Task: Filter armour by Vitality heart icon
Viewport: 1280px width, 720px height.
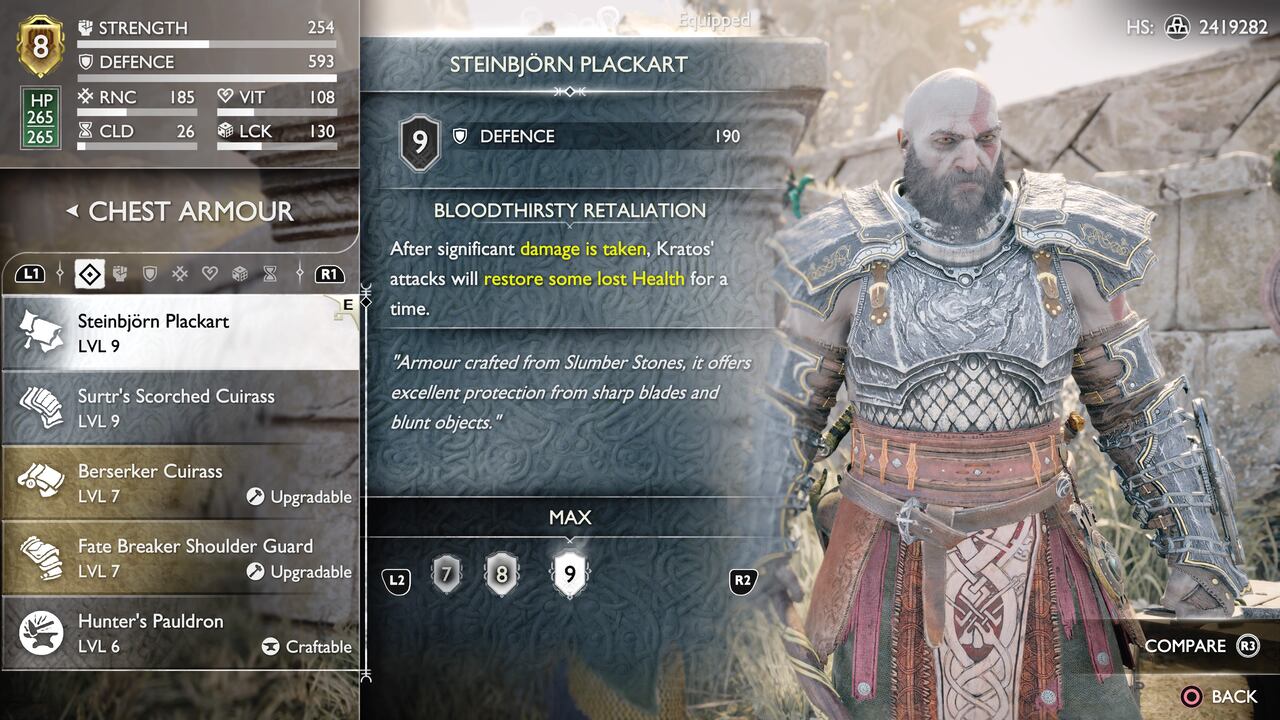Action: (209, 273)
